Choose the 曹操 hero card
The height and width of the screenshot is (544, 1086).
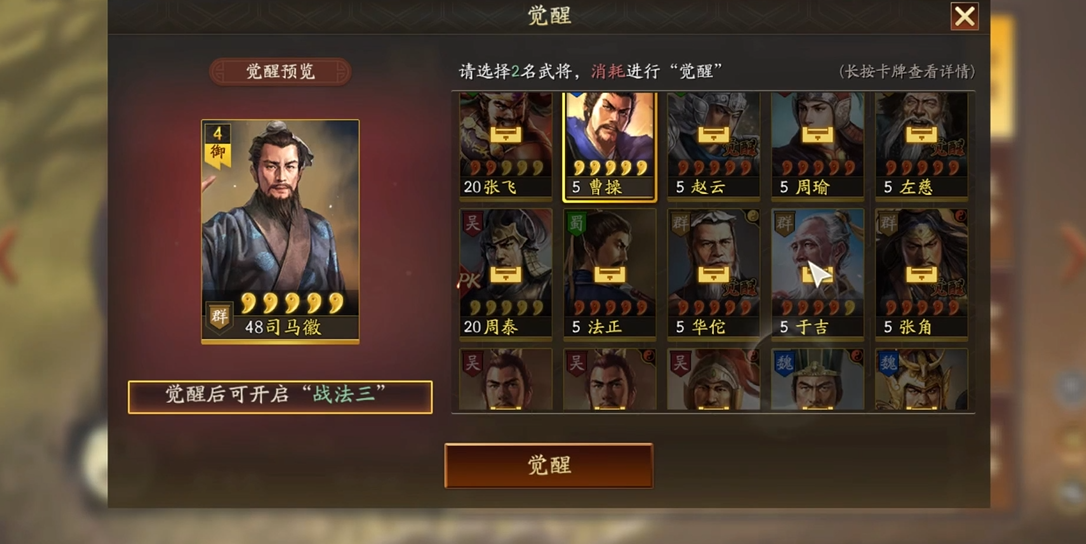point(609,146)
